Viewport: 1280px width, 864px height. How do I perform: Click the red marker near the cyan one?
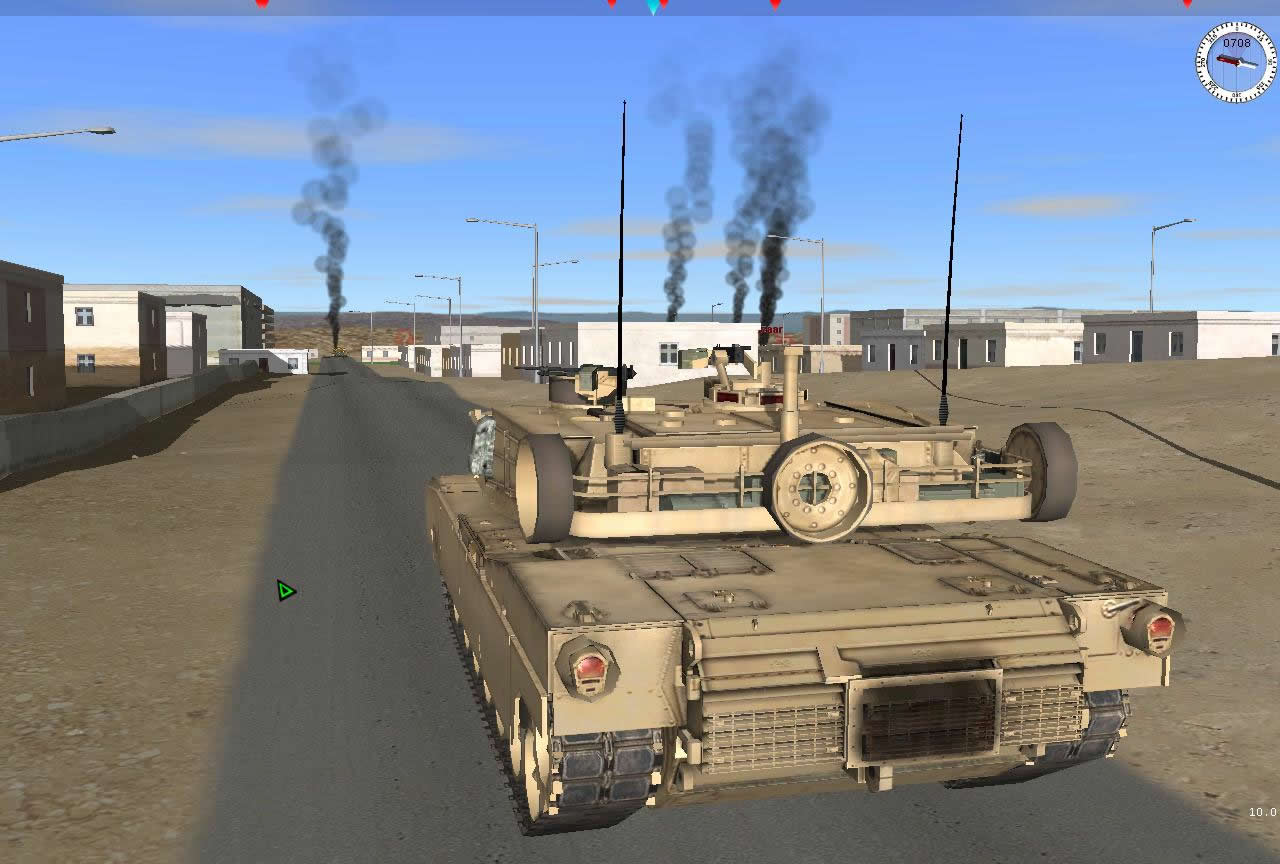[x=665, y=4]
